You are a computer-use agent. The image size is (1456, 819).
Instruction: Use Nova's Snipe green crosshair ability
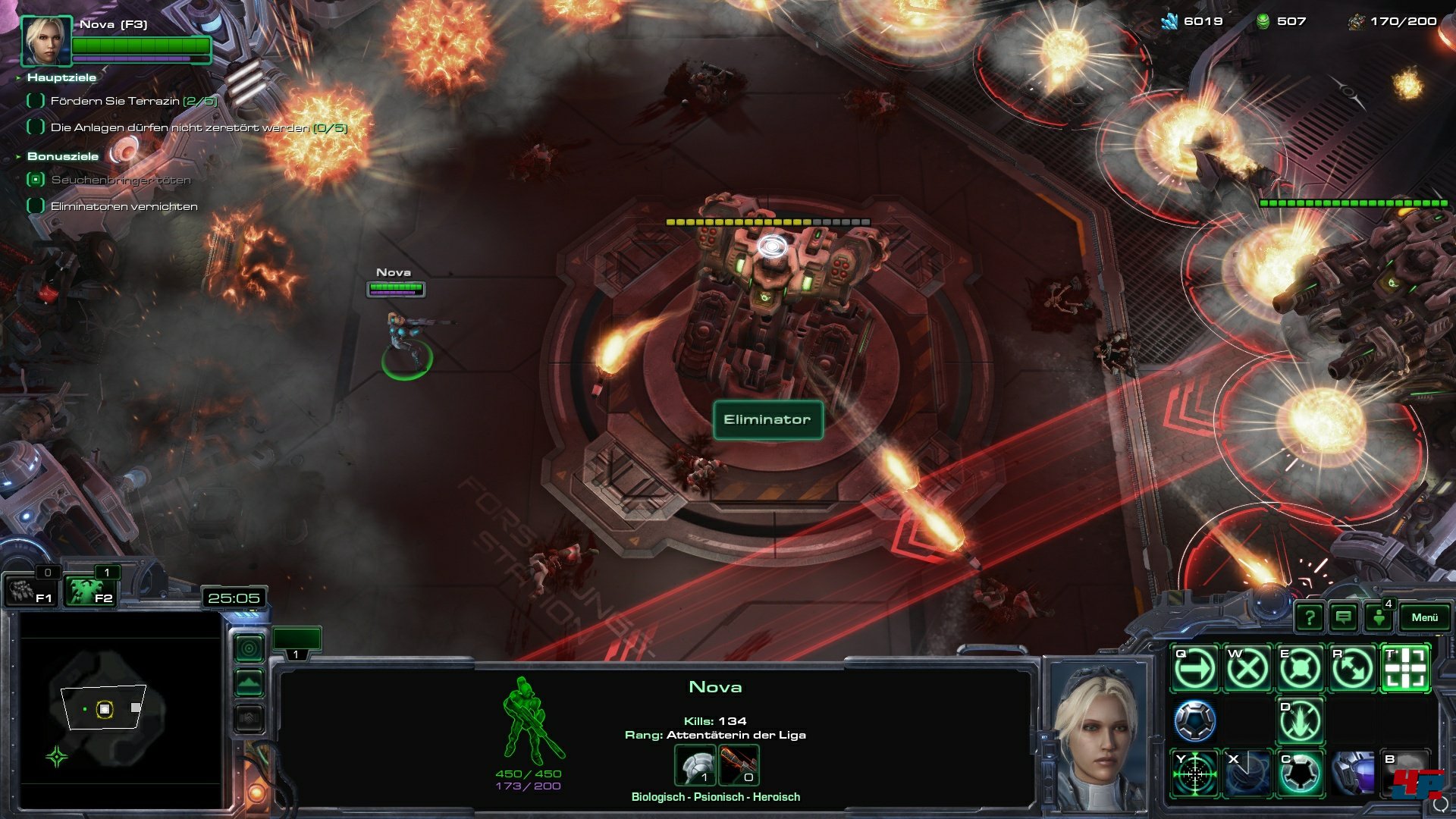[x=1194, y=773]
